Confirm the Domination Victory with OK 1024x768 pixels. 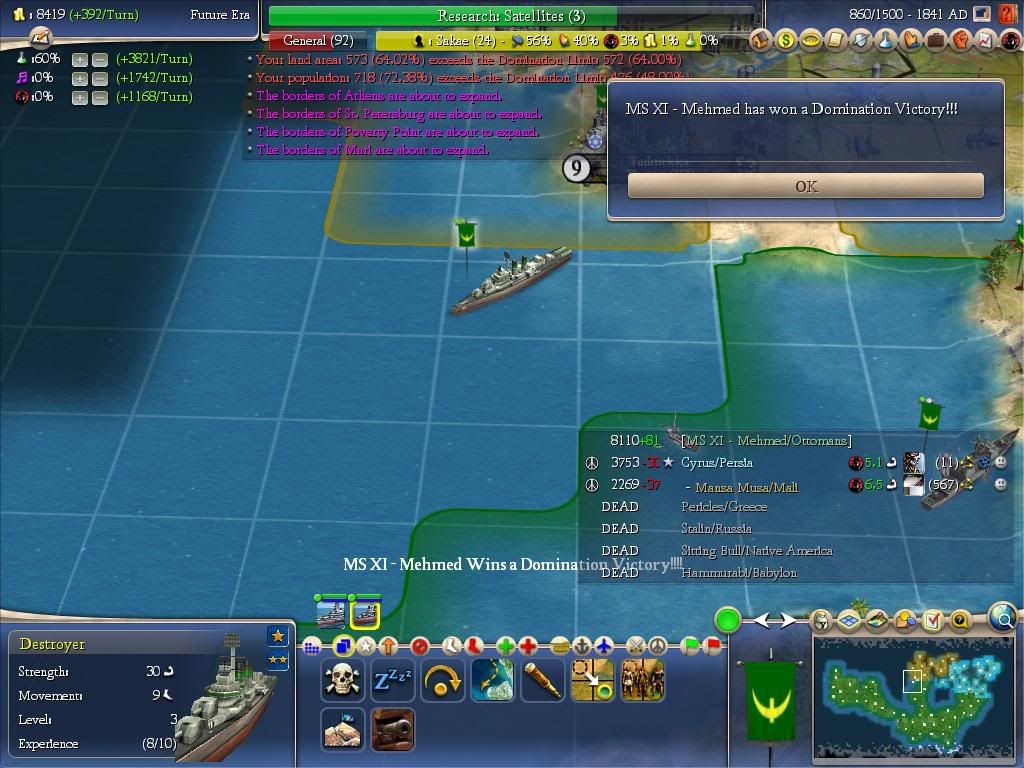pos(805,186)
